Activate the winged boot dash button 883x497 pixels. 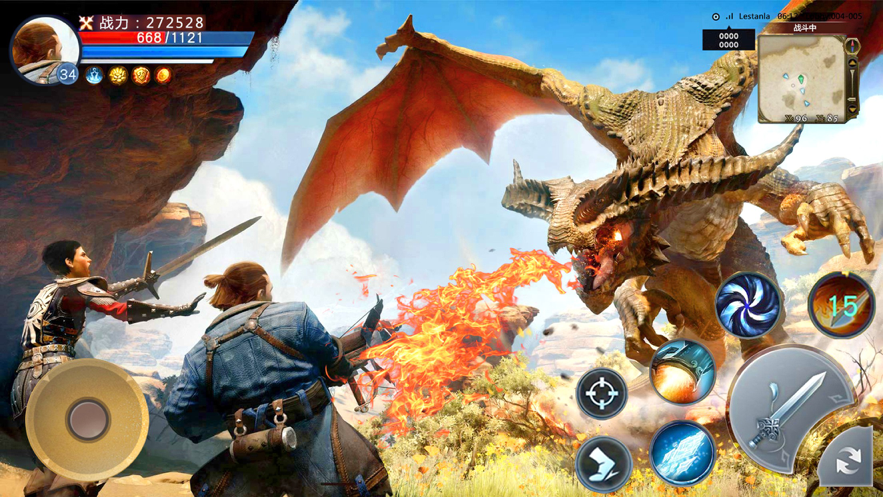click(604, 463)
